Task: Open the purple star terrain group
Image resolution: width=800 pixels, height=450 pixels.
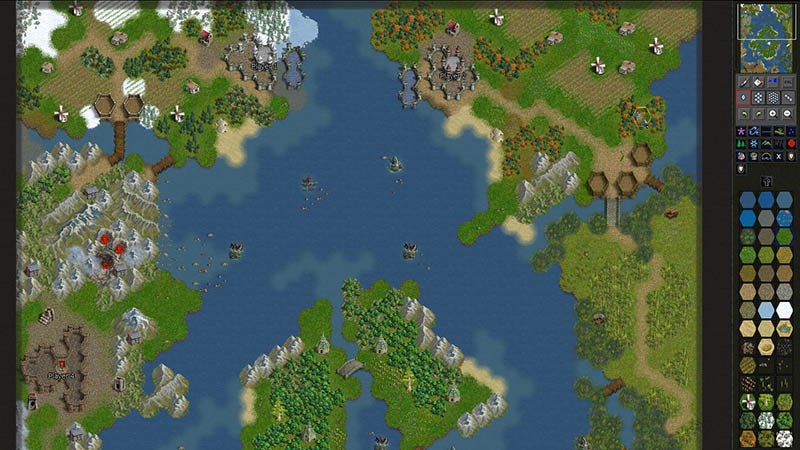Action: [x=741, y=131]
